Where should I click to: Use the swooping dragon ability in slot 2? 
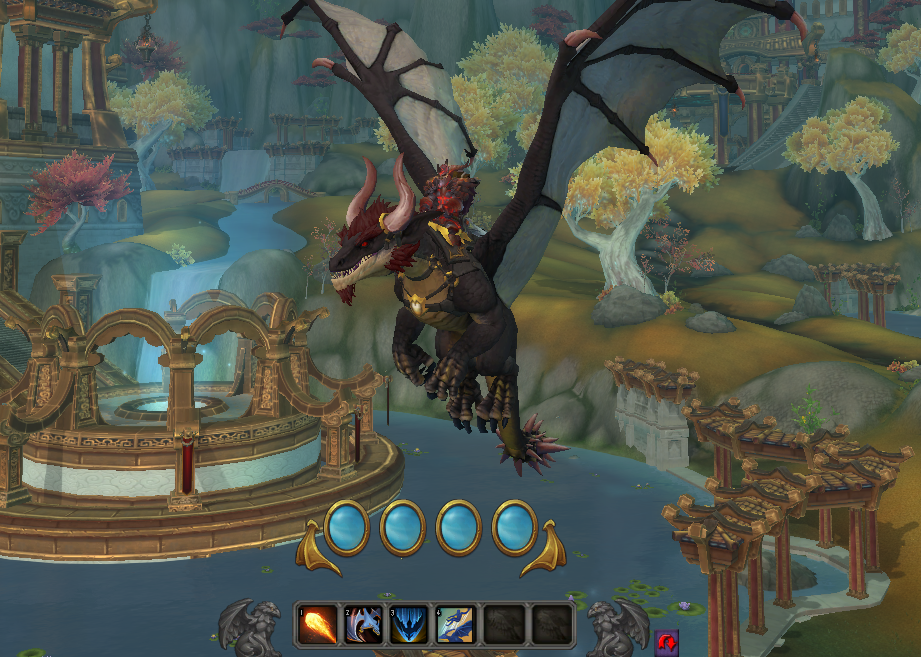[363, 625]
